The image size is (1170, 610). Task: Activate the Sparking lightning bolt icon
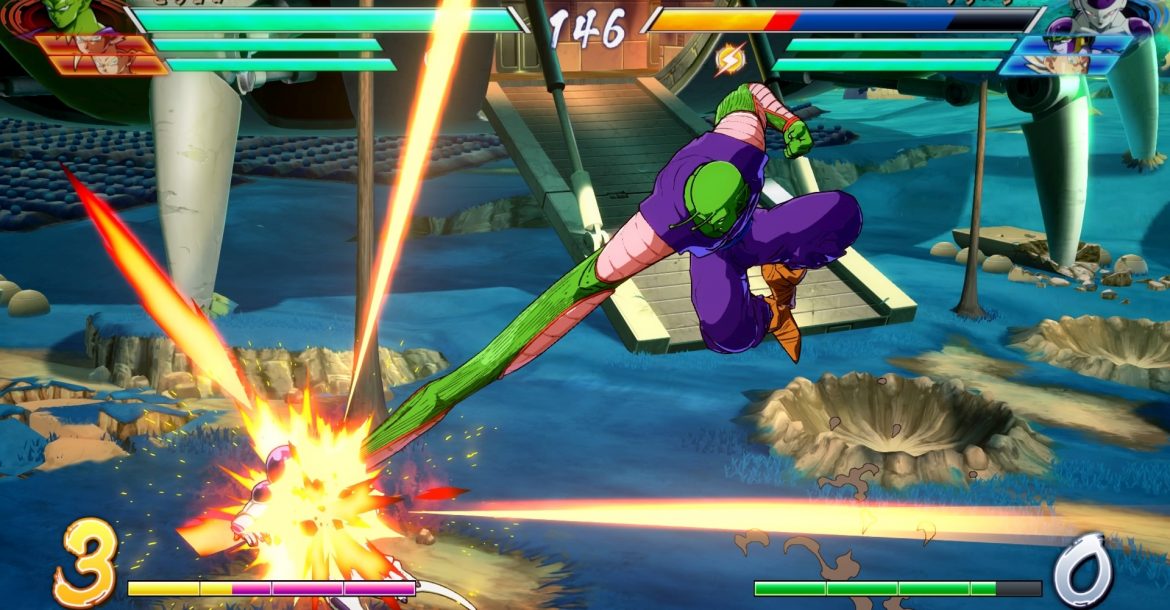pyautogui.click(x=730, y=60)
